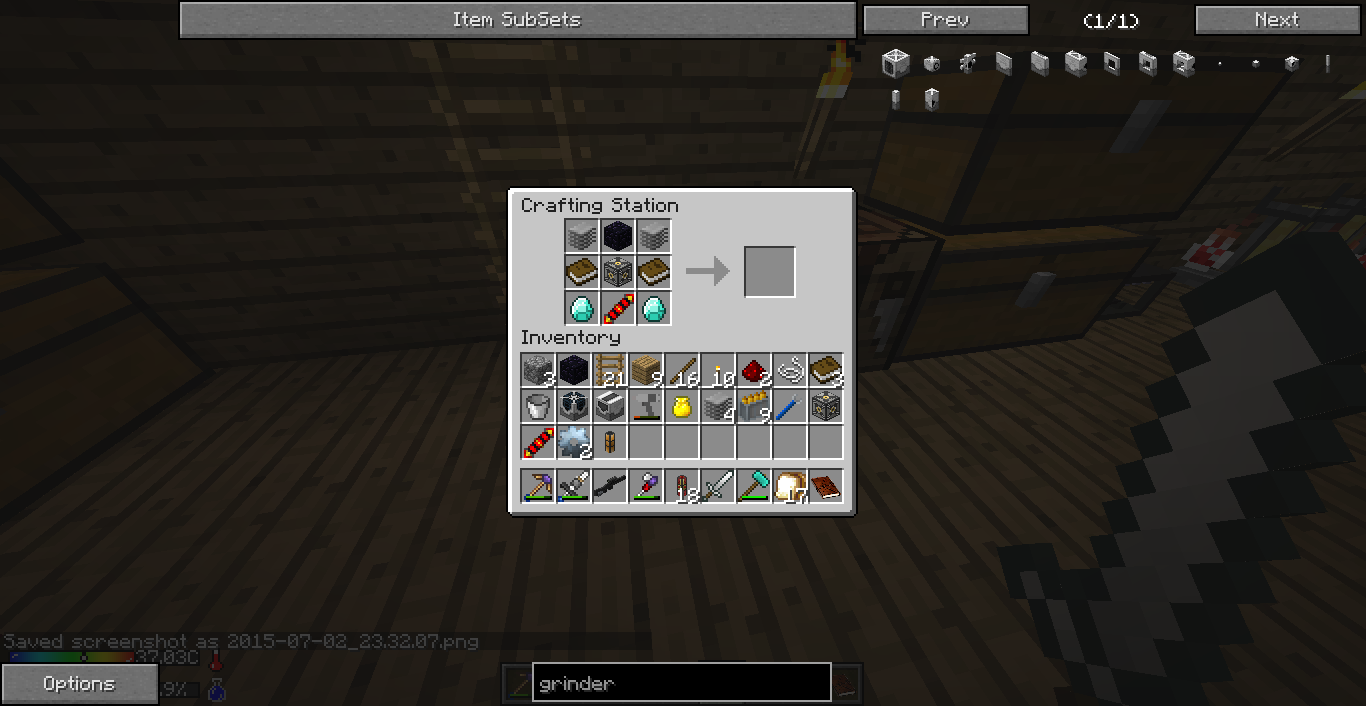Pick up the gear stack of 2

[x=573, y=442]
